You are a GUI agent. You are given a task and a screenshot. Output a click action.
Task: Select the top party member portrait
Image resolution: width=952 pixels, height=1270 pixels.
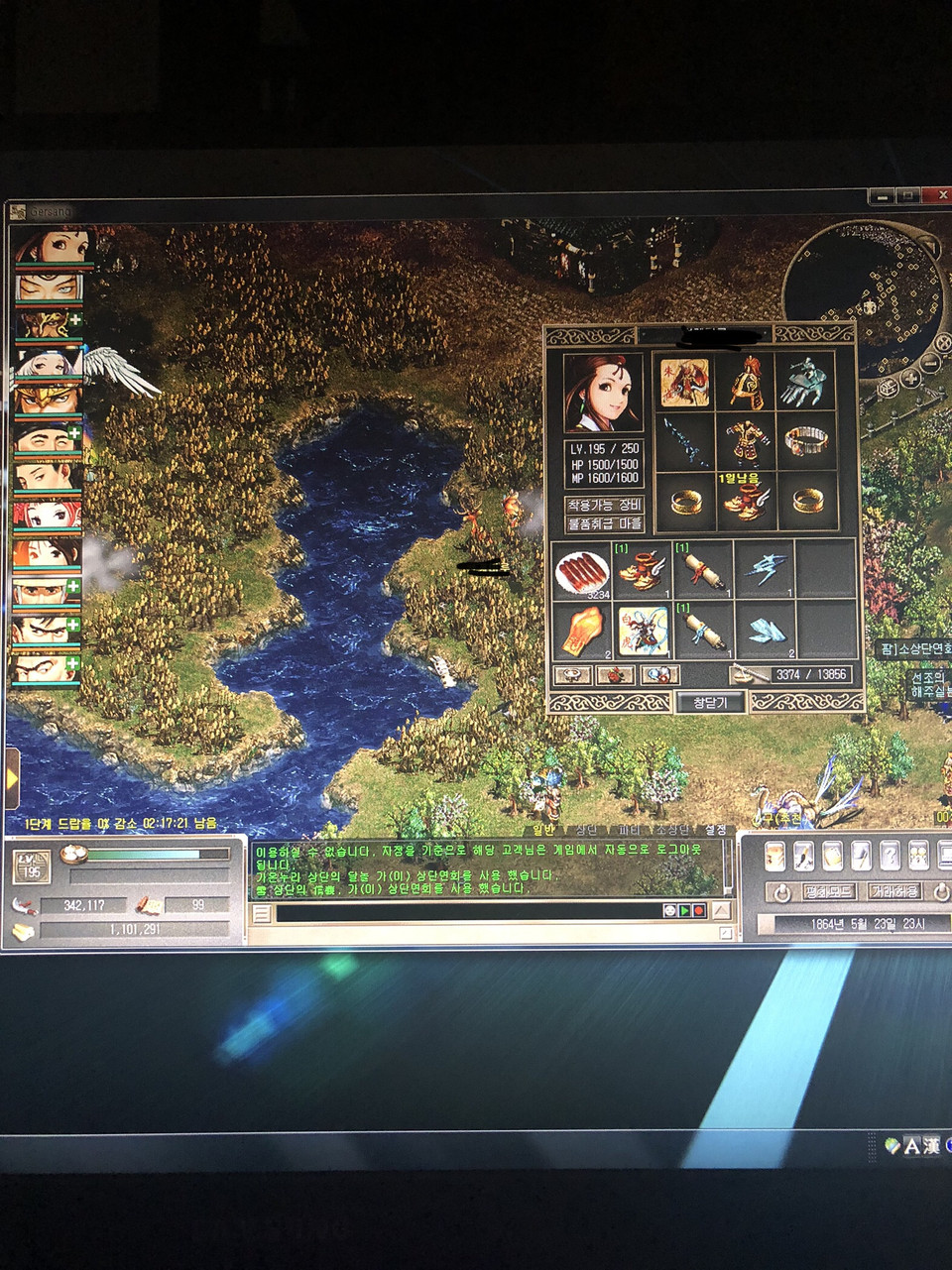[54, 246]
